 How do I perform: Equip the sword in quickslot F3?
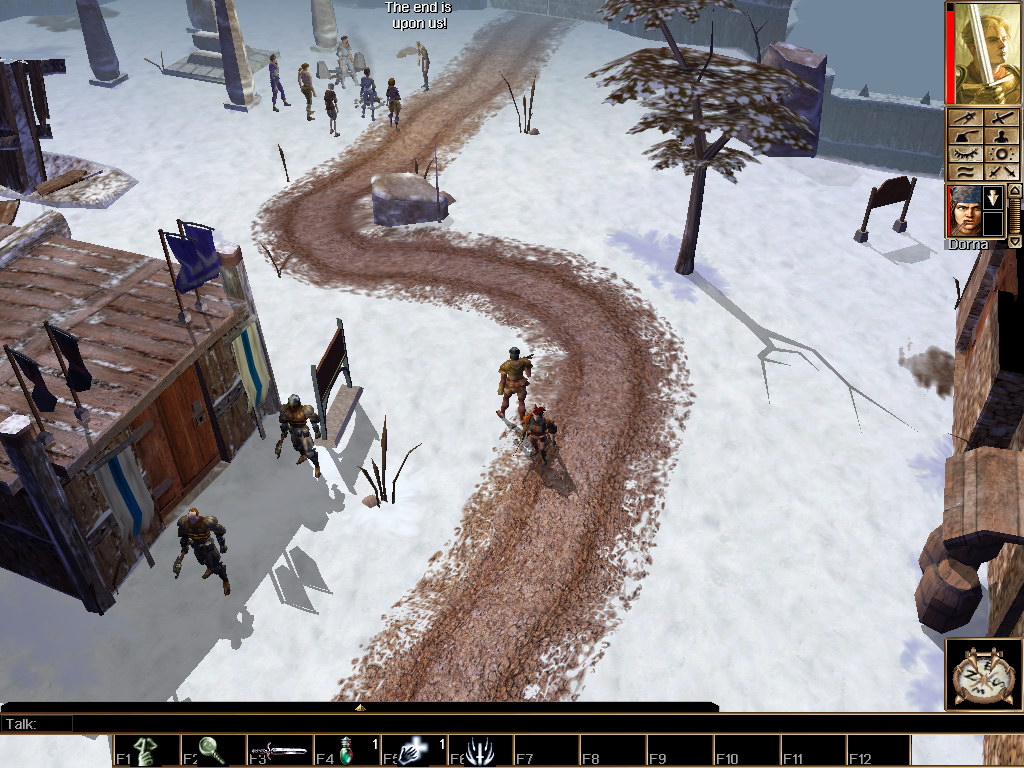coord(279,751)
